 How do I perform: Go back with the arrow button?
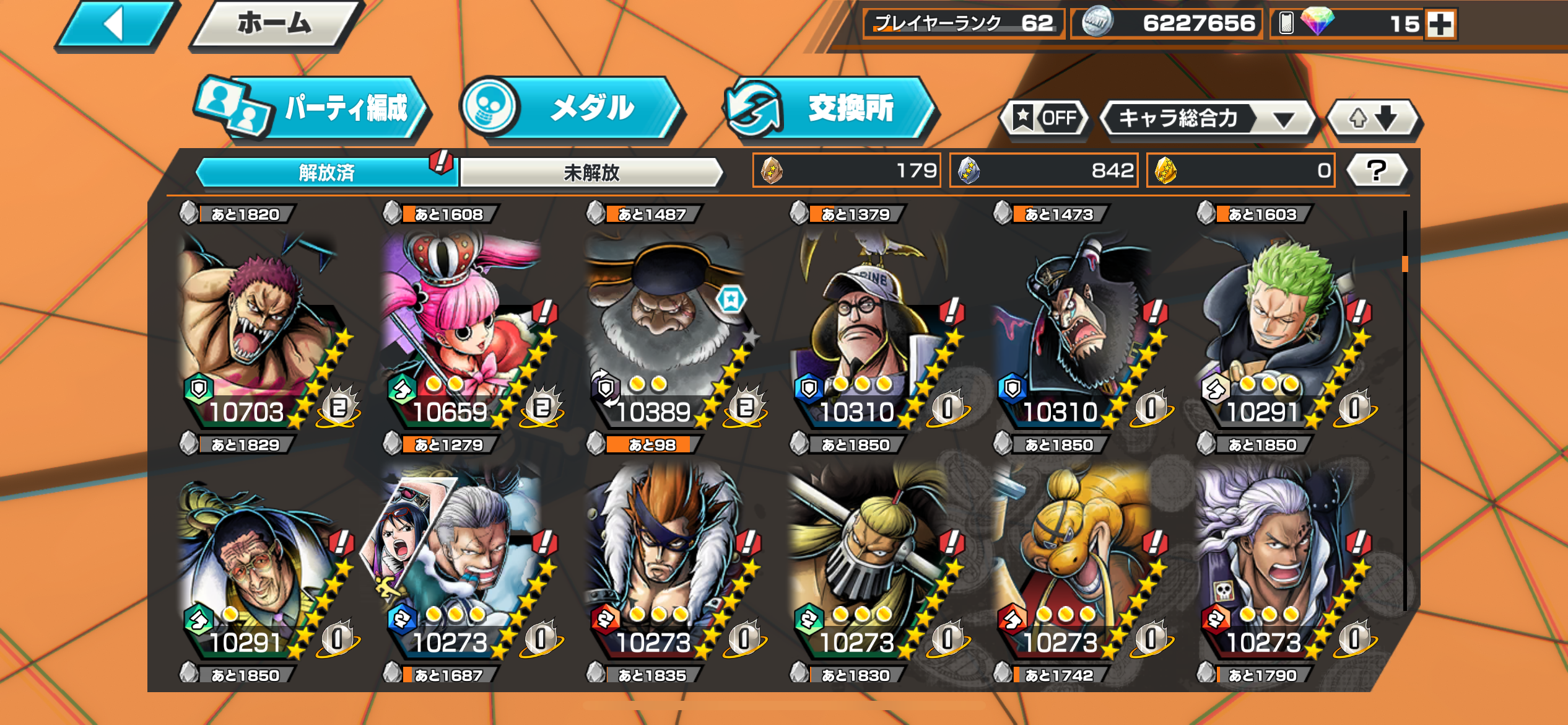pos(115,25)
